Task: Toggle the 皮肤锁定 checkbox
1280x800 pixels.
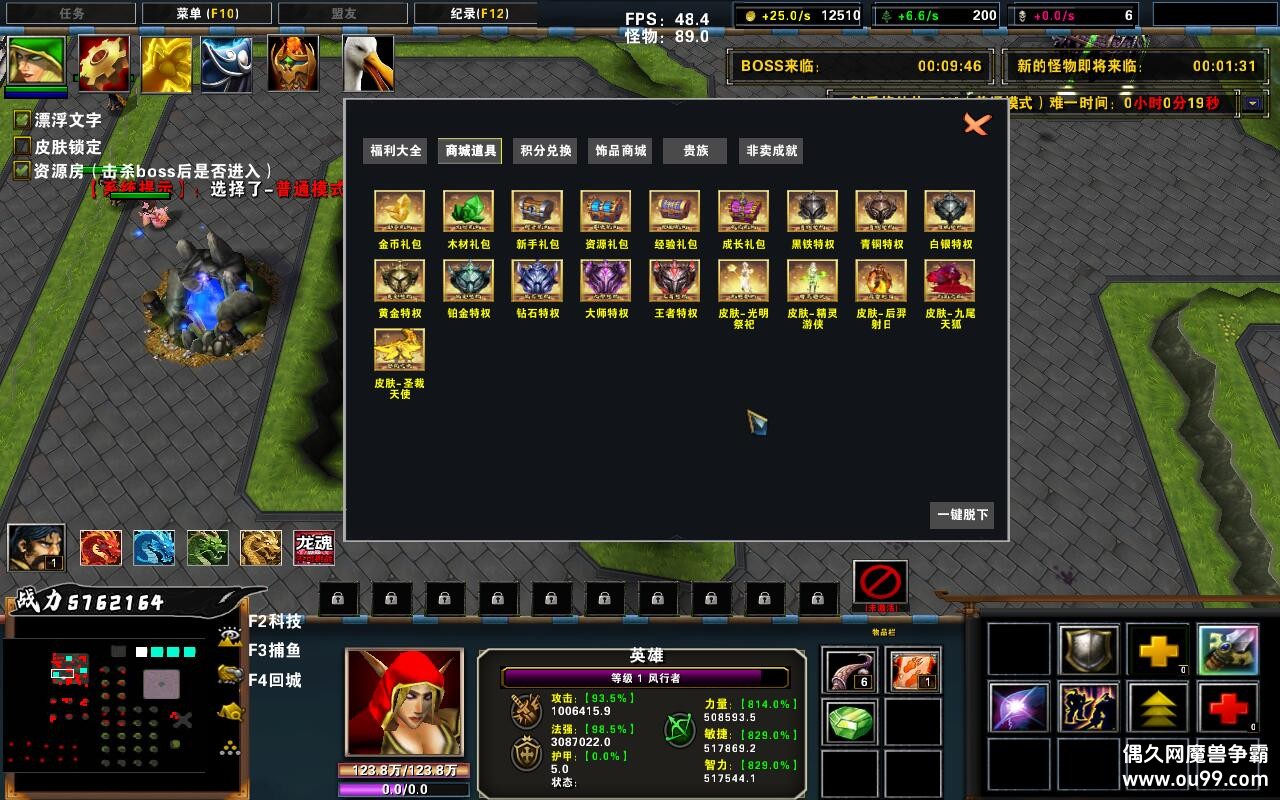Action: point(22,146)
